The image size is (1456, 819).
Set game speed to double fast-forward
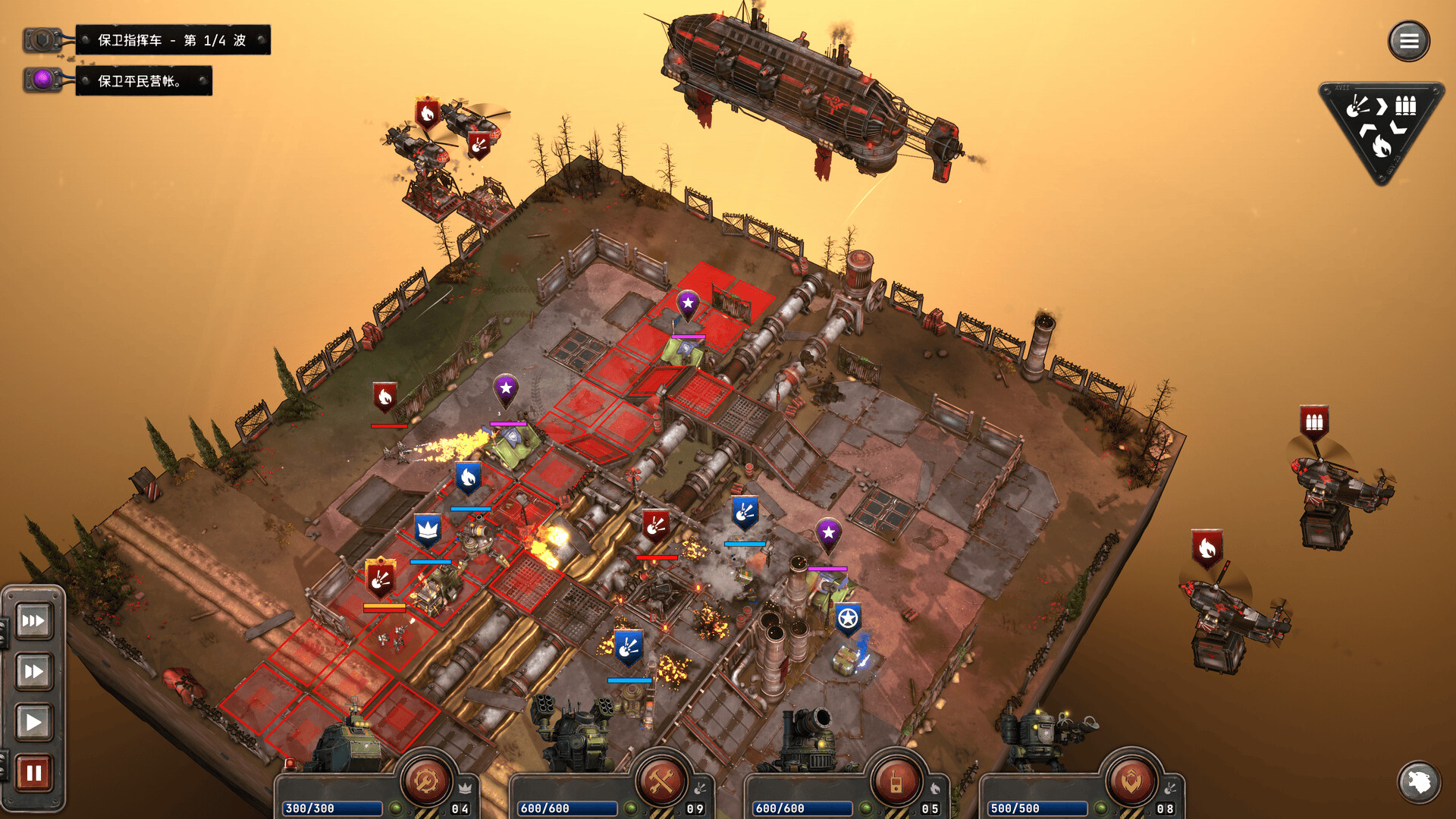click(x=33, y=671)
